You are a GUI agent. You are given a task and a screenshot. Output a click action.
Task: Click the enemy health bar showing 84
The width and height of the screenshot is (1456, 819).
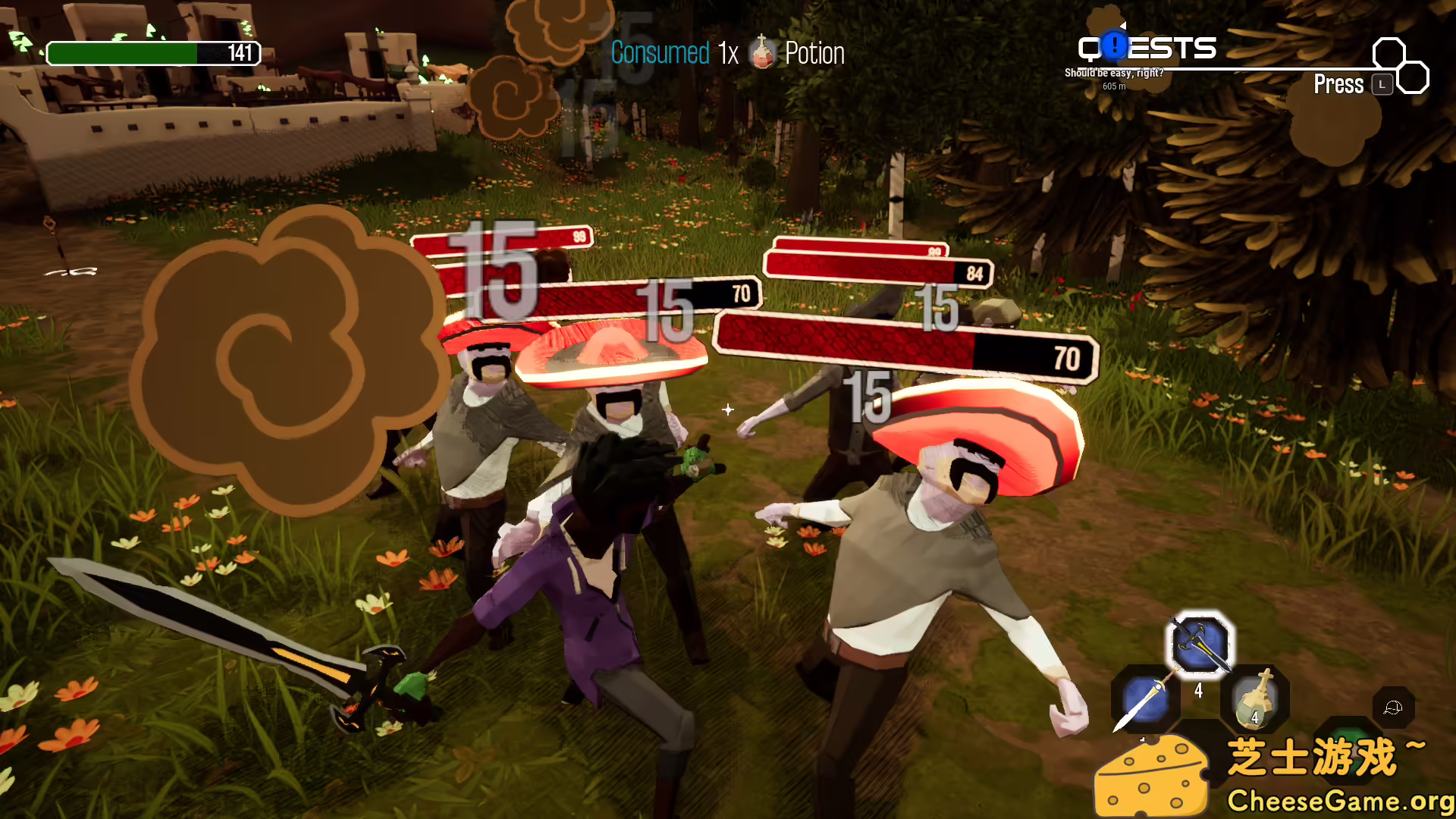click(x=876, y=267)
